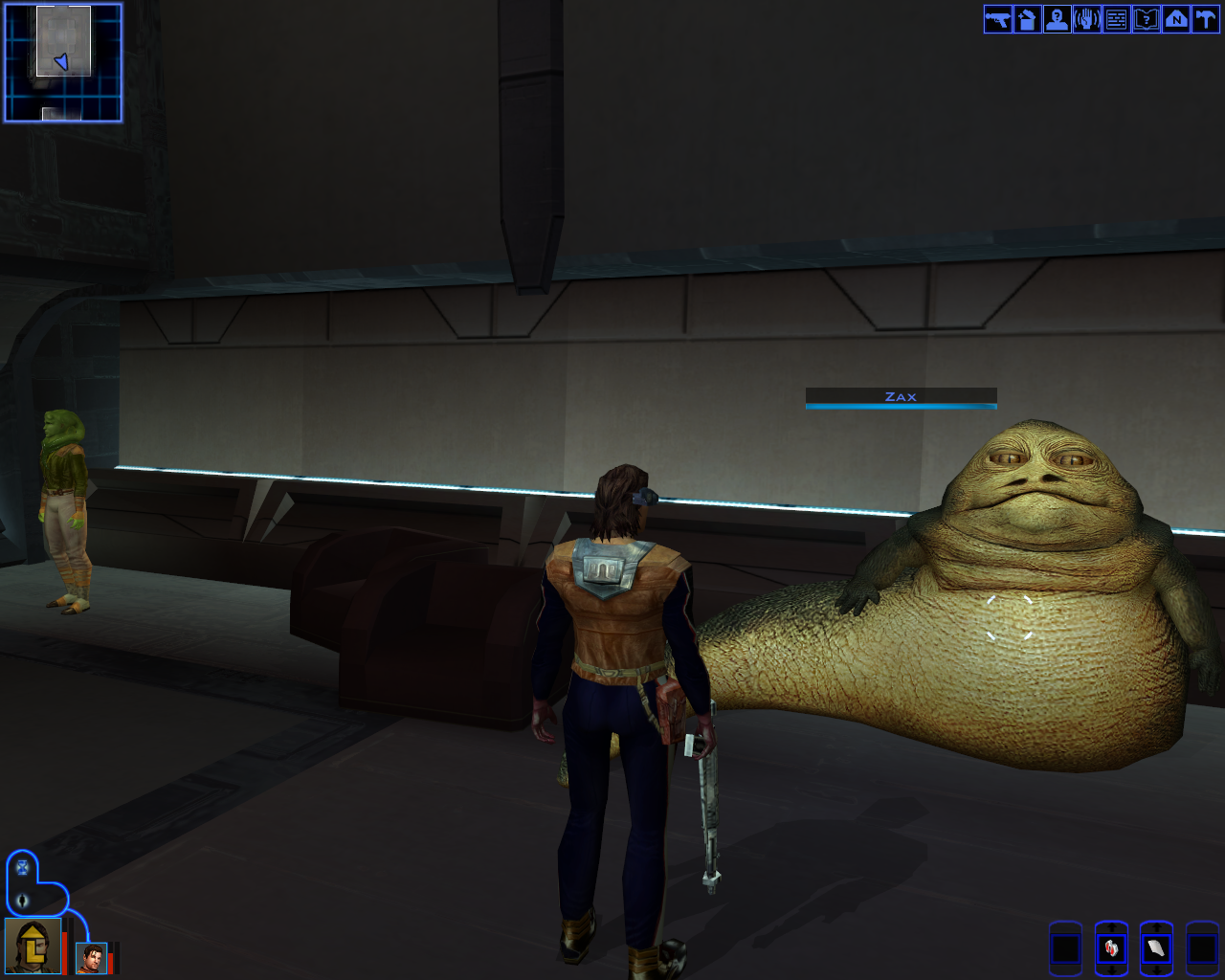Cycle the medpac slot using its down arrow
This screenshot has width=1225, height=980.
pyautogui.click(x=1112, y=969)
